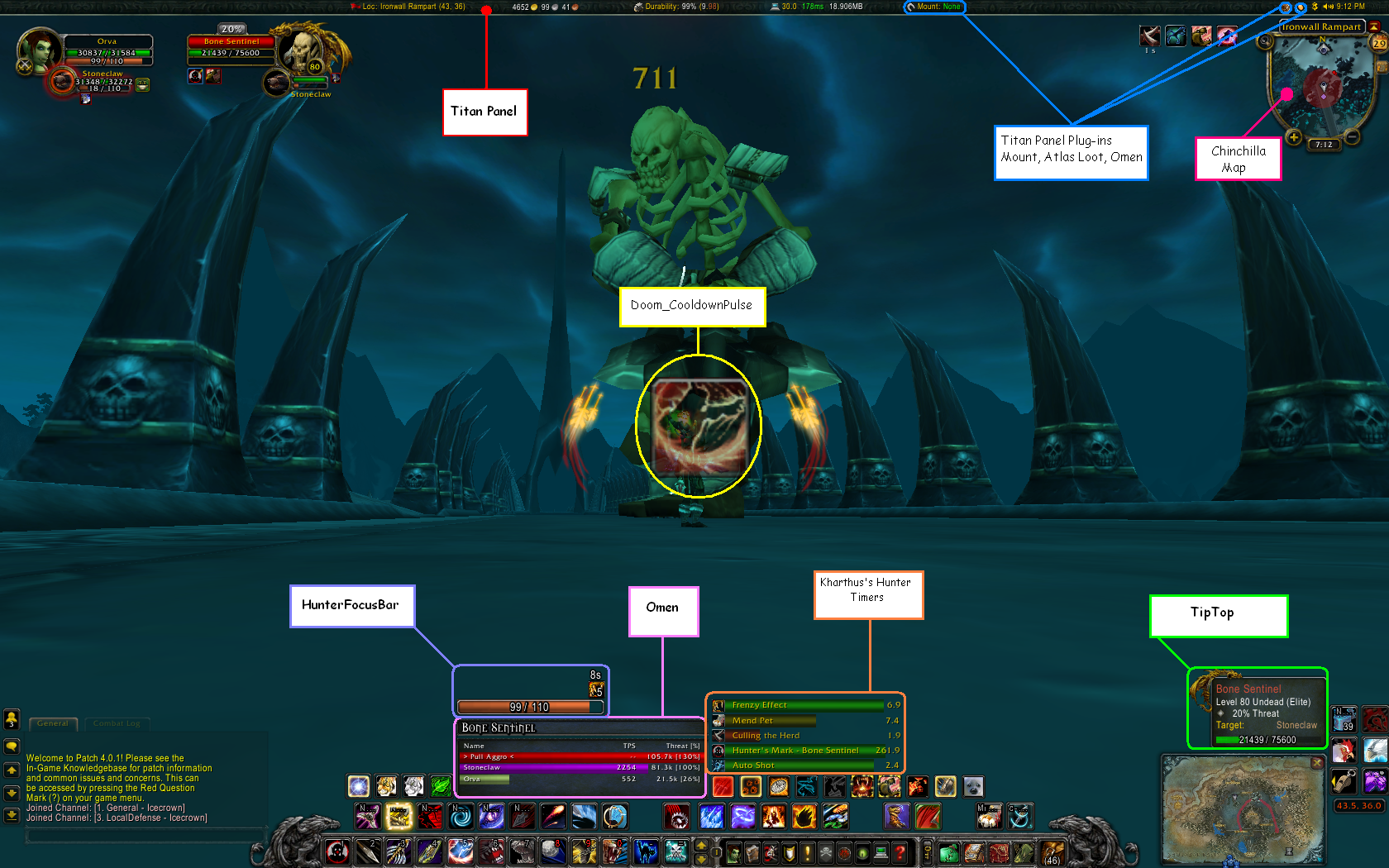
Task: Click the glowing Frenzy Effect timer bar icon
Action: tap(718, 704)
